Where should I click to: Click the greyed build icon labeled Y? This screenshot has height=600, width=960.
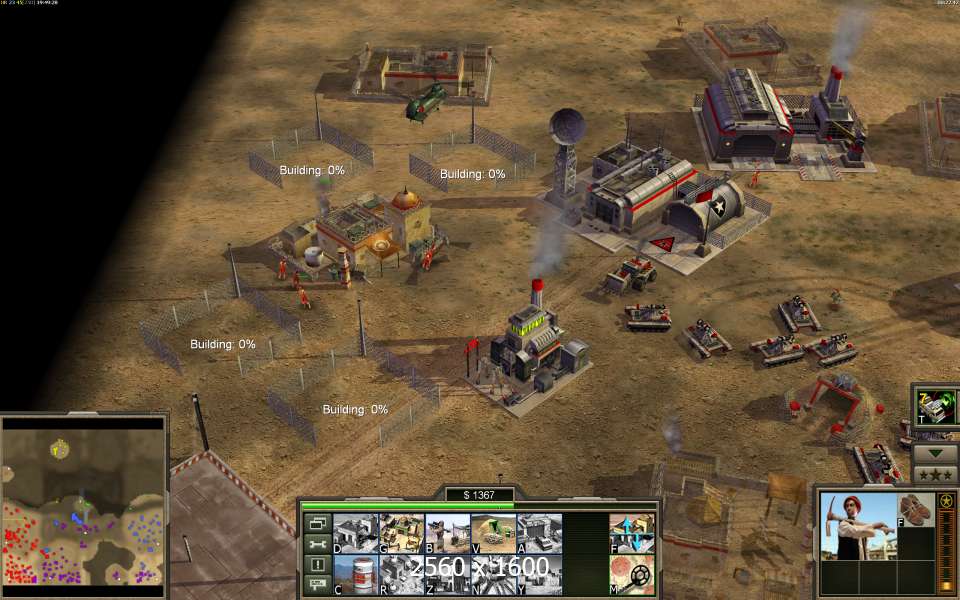coord(539,575)
